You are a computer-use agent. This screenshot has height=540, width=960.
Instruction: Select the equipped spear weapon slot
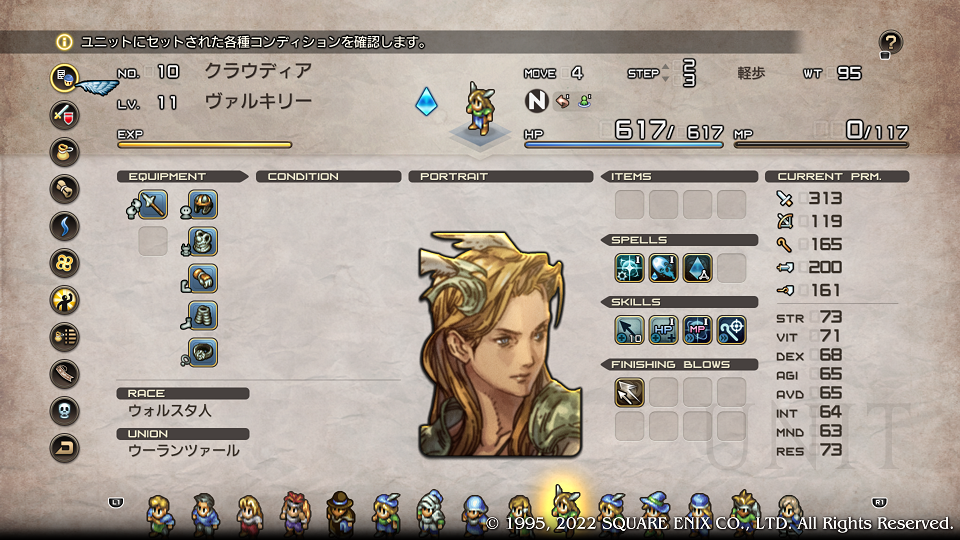pos(152,205)
